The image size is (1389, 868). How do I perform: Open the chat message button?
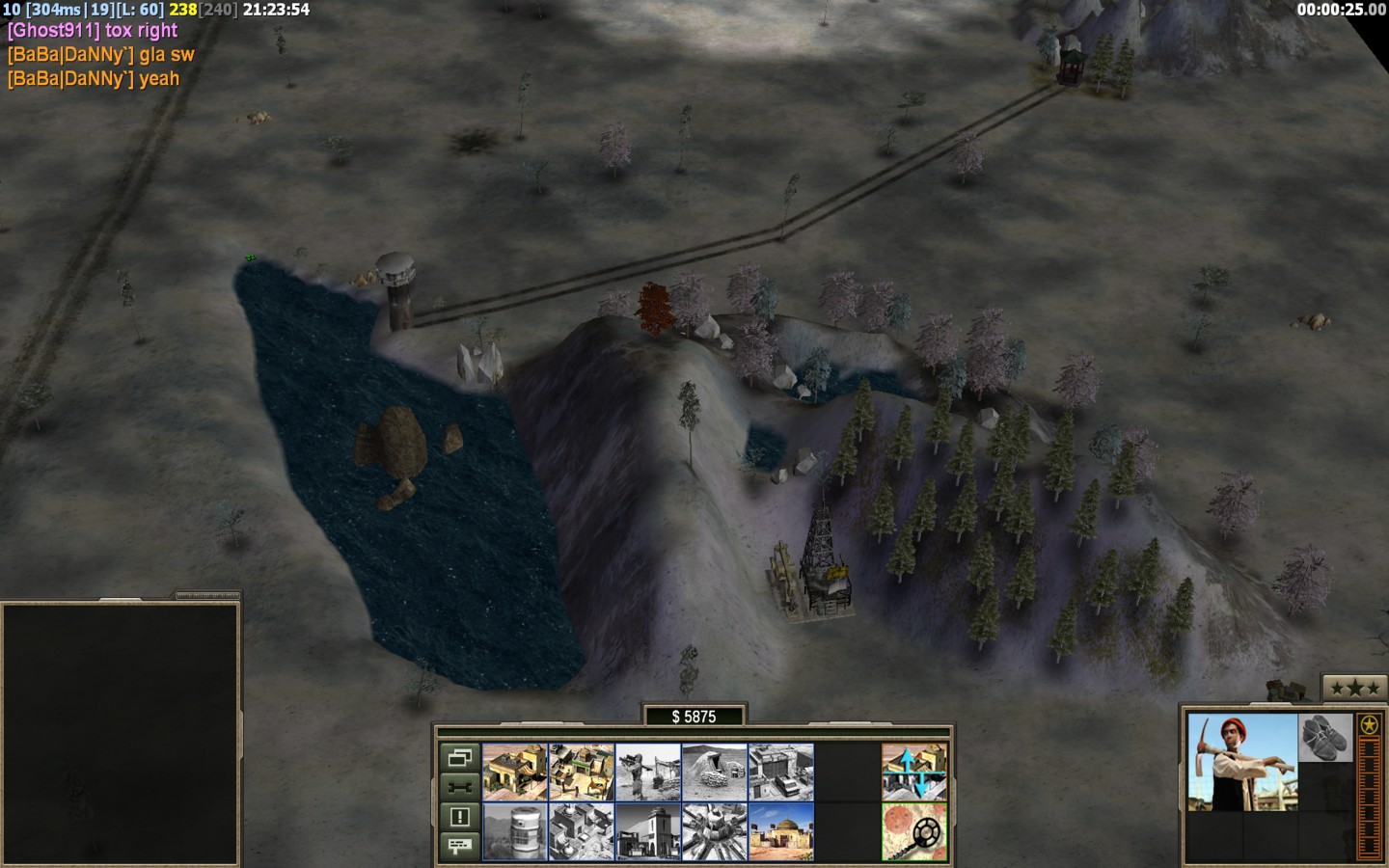click(459, 846)
